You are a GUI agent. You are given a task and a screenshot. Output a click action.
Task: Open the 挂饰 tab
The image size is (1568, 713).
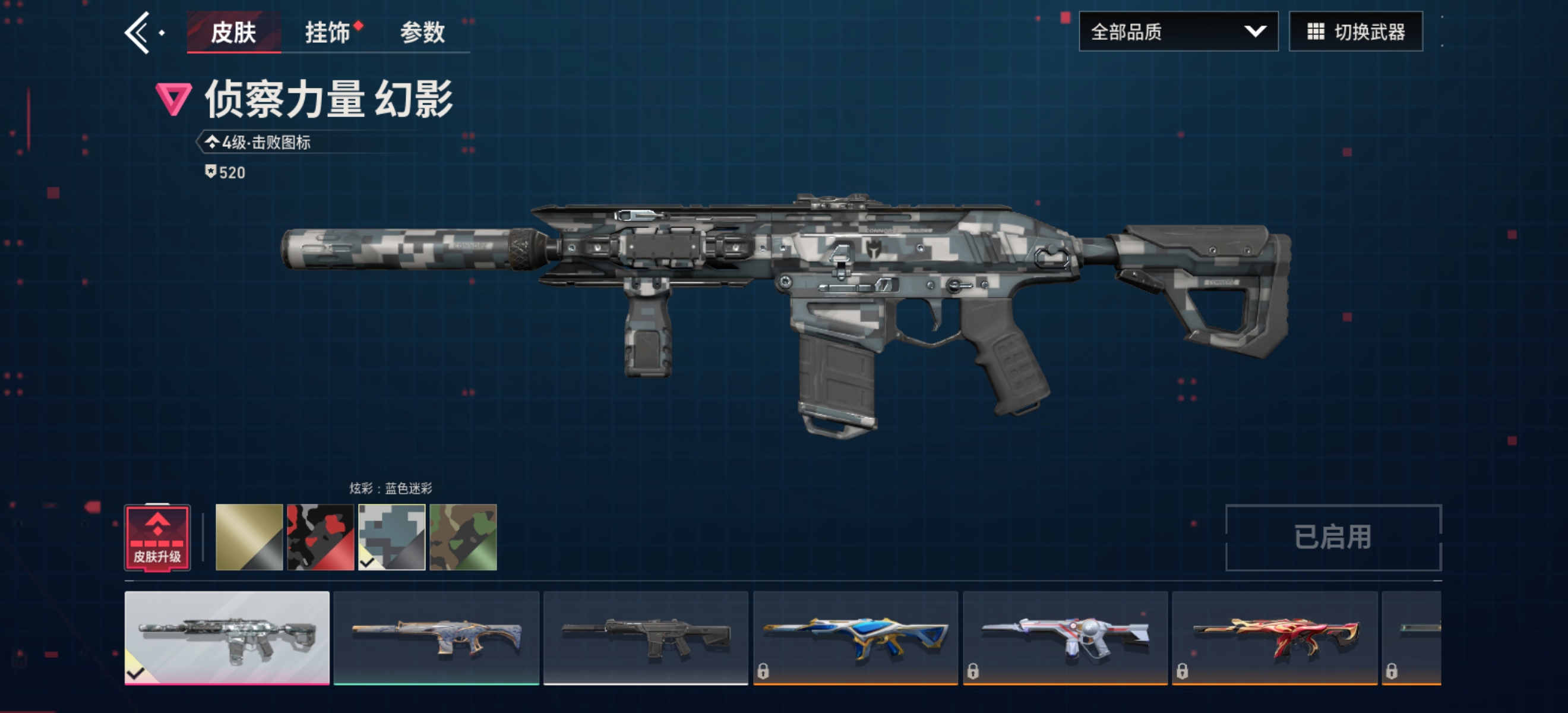(x=328, y=32)
